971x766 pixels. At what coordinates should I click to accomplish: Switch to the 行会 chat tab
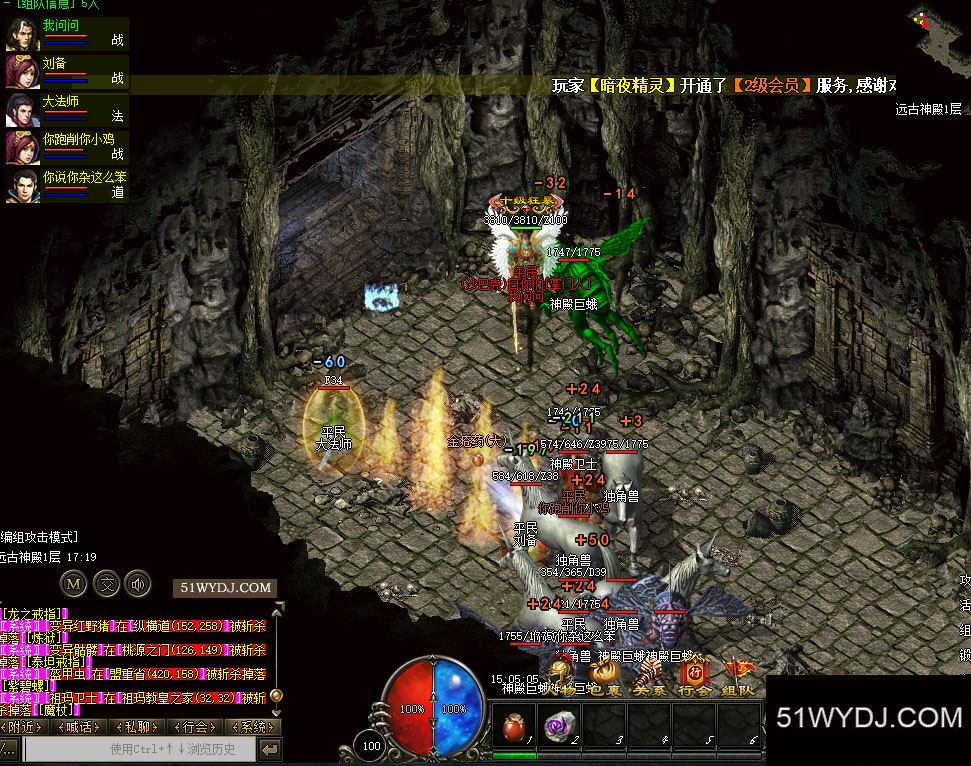coord(197,727)
